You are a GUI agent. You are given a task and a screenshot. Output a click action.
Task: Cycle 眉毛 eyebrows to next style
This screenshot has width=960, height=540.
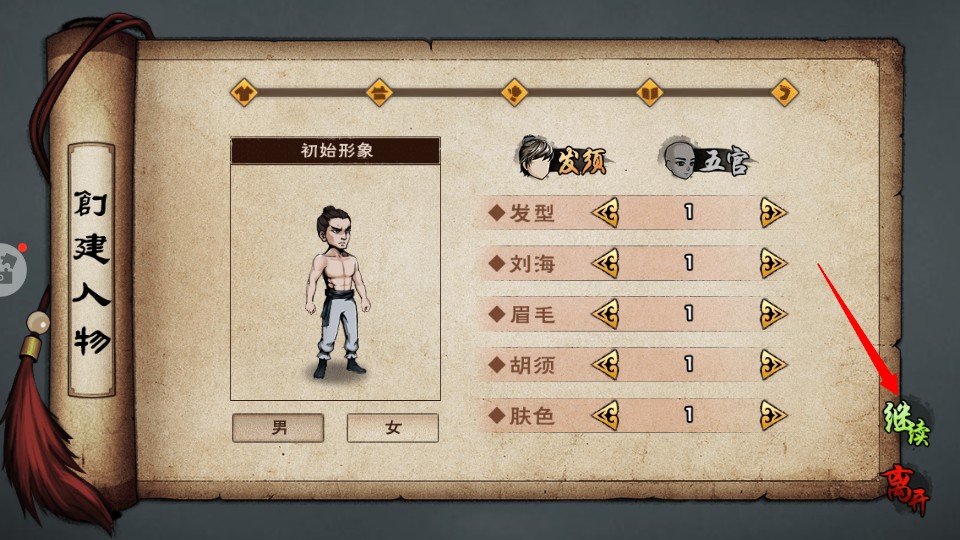(773, 314)
